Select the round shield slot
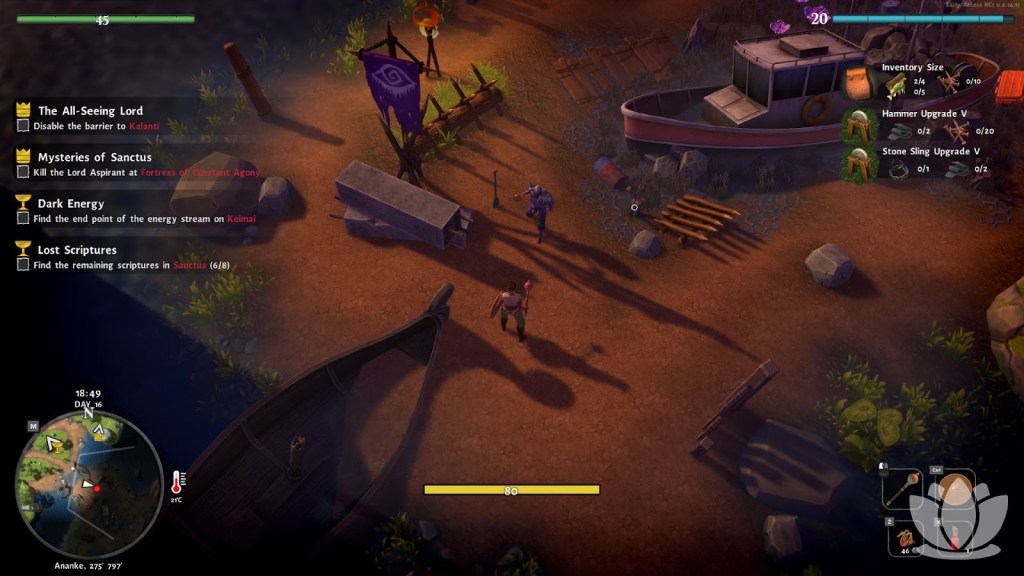Viewport: 1024px width, 576px height. pyautogui.click(x=955, y=490)
